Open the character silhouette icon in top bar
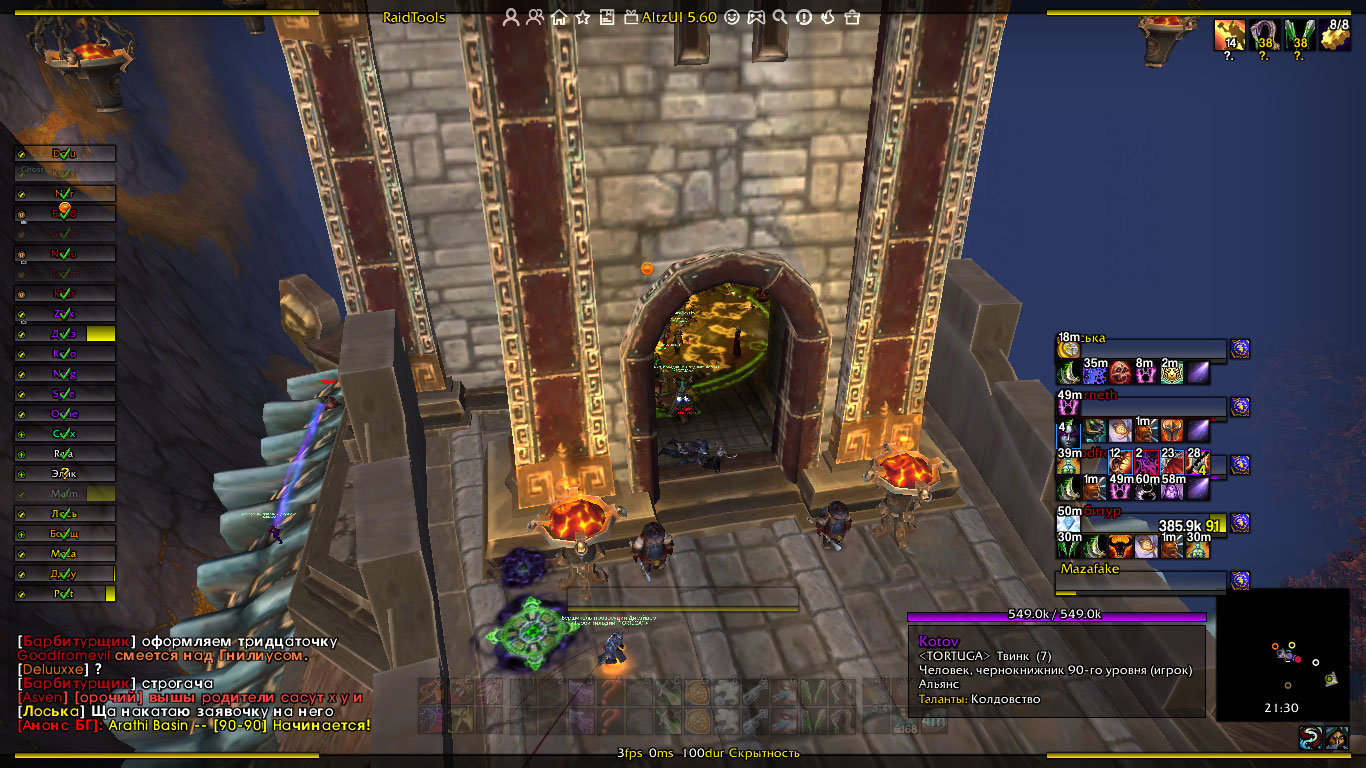 pyautogui.click(x=511, y=17)
